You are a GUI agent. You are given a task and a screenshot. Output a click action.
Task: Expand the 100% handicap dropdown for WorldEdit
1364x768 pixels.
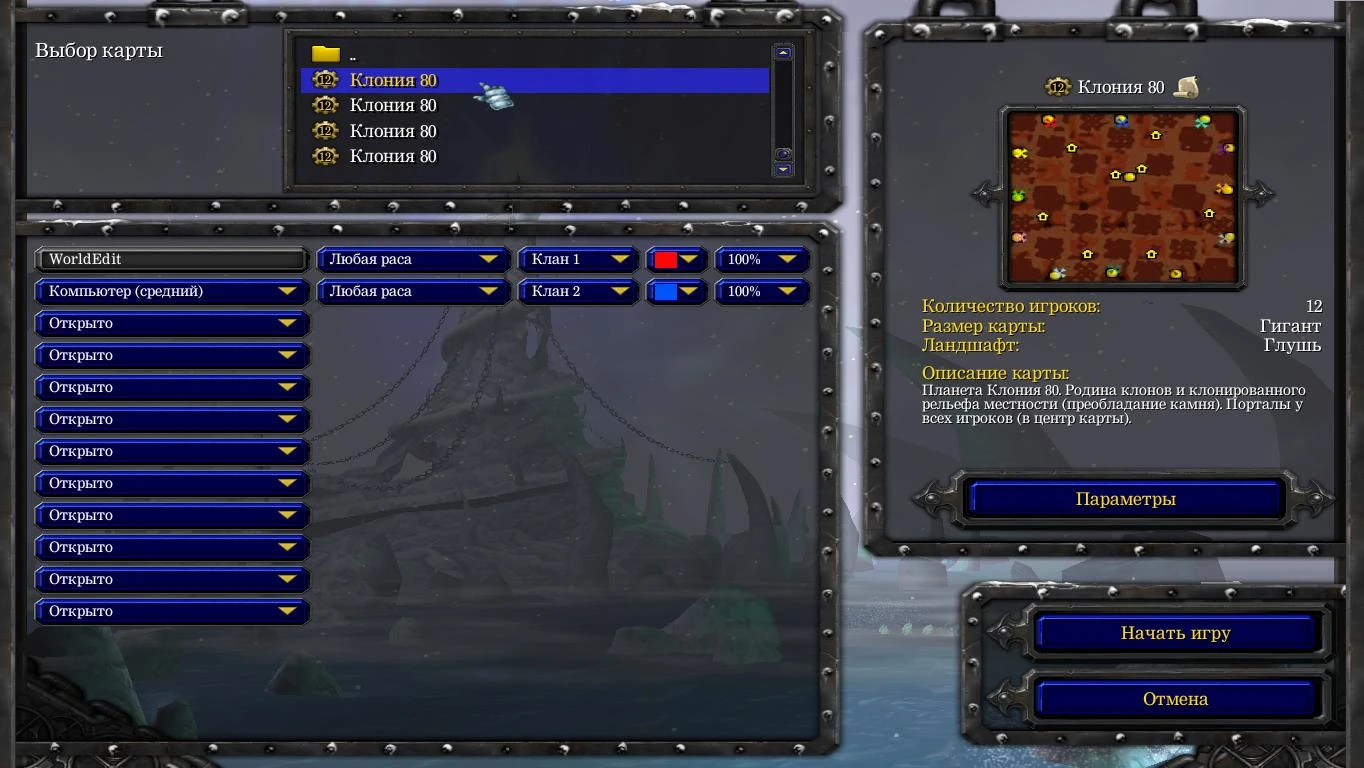pyautogui.click(x=762, y=259)
